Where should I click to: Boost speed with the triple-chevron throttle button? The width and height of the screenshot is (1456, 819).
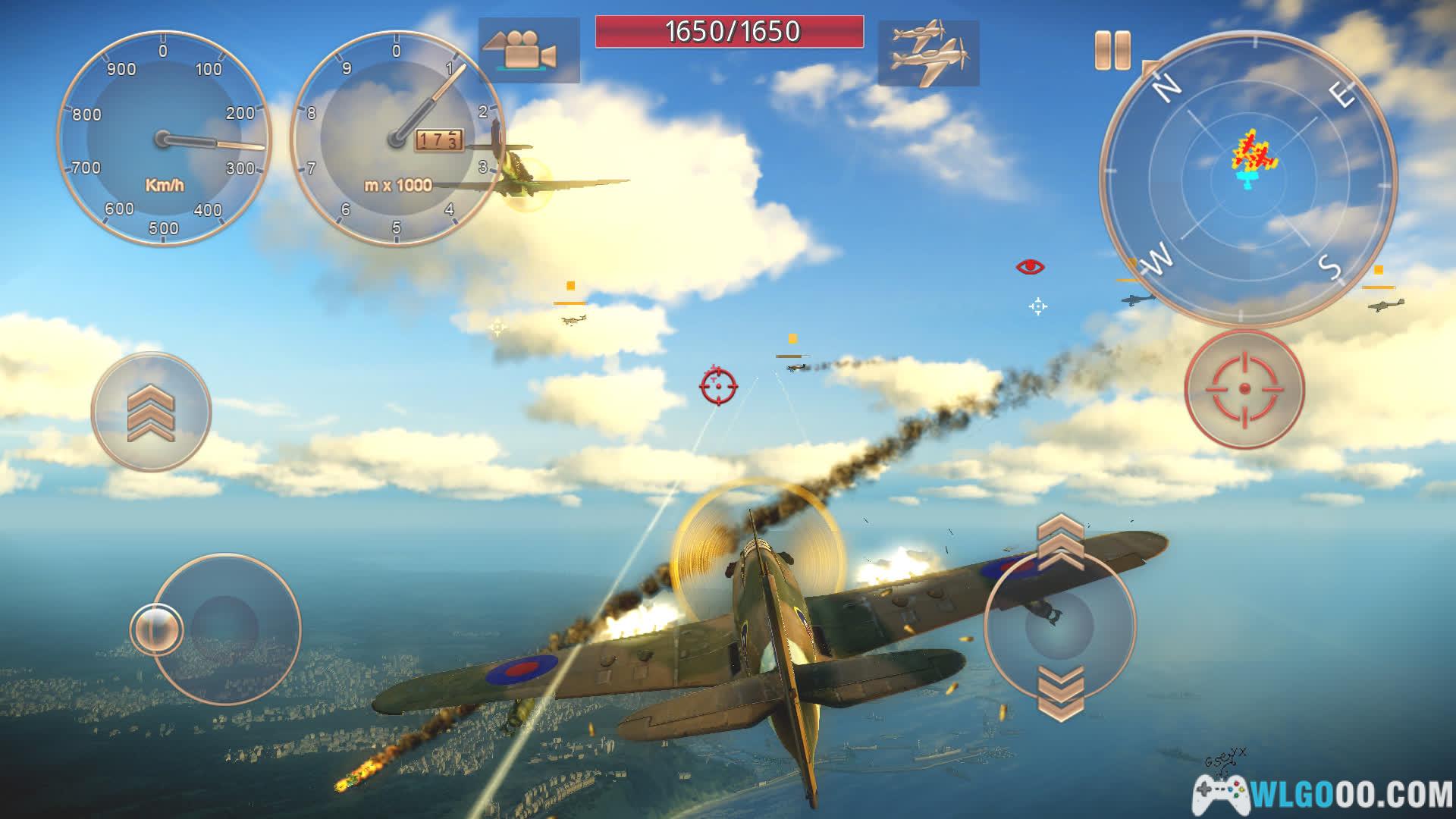pos(151,412)
